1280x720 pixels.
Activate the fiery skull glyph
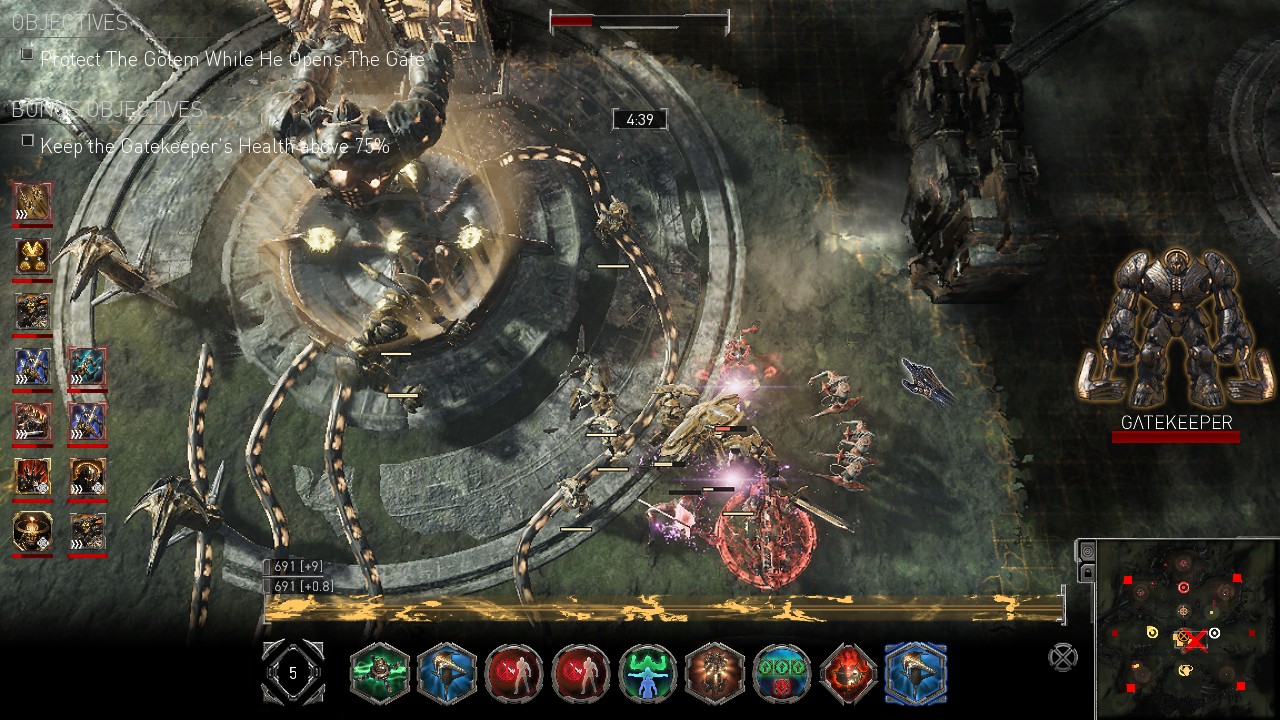(849, 673)
